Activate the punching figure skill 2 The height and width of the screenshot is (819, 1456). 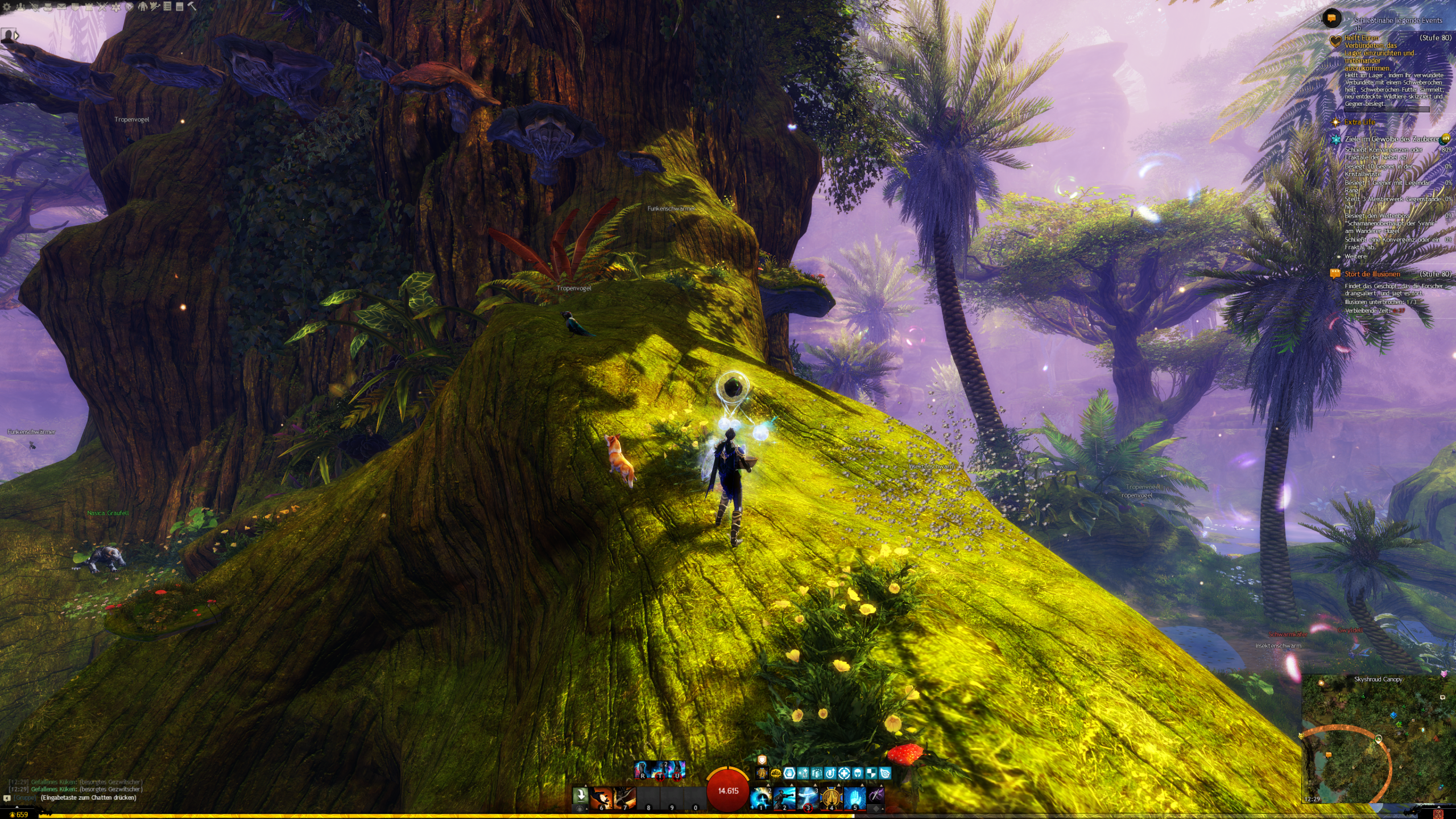point(784,797)
